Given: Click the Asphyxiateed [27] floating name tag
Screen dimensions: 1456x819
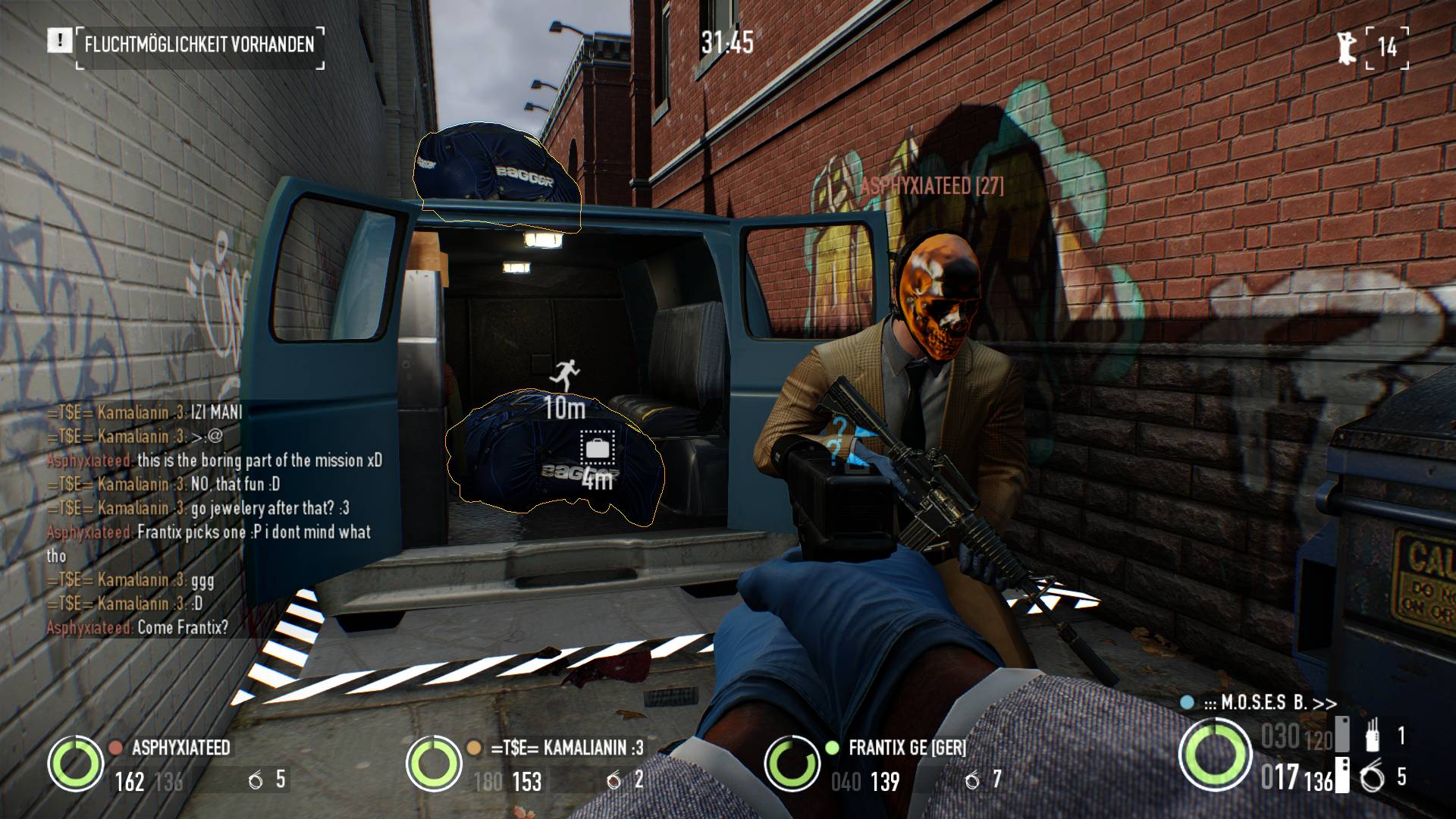Looking at the screenshot, I should pyautogui.click(x=931, y=187).
